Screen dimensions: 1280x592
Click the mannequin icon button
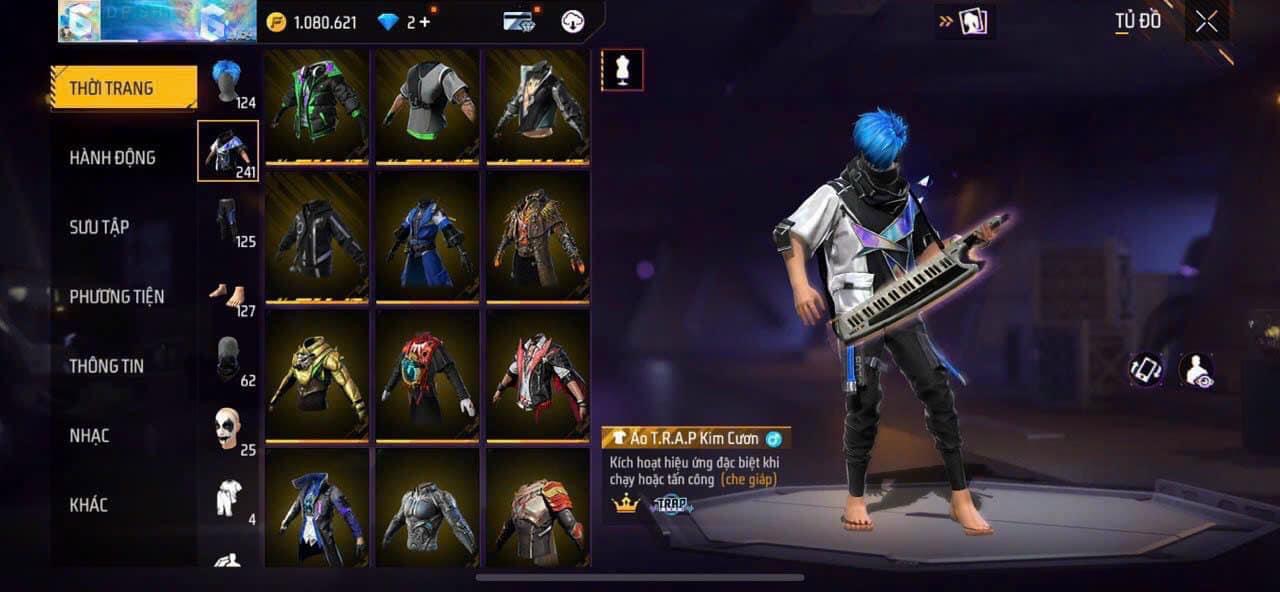[622, 70]
